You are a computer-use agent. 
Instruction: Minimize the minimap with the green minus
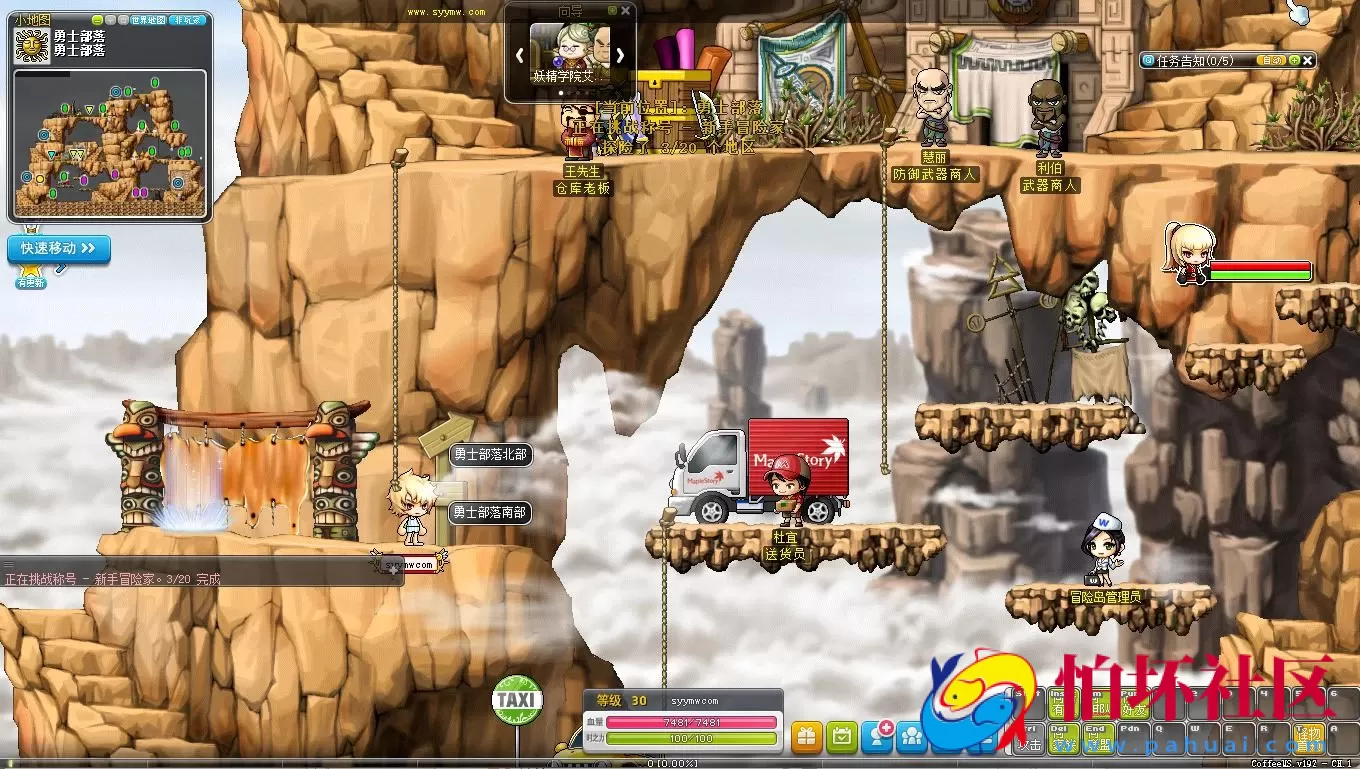(x=97, y=19)
